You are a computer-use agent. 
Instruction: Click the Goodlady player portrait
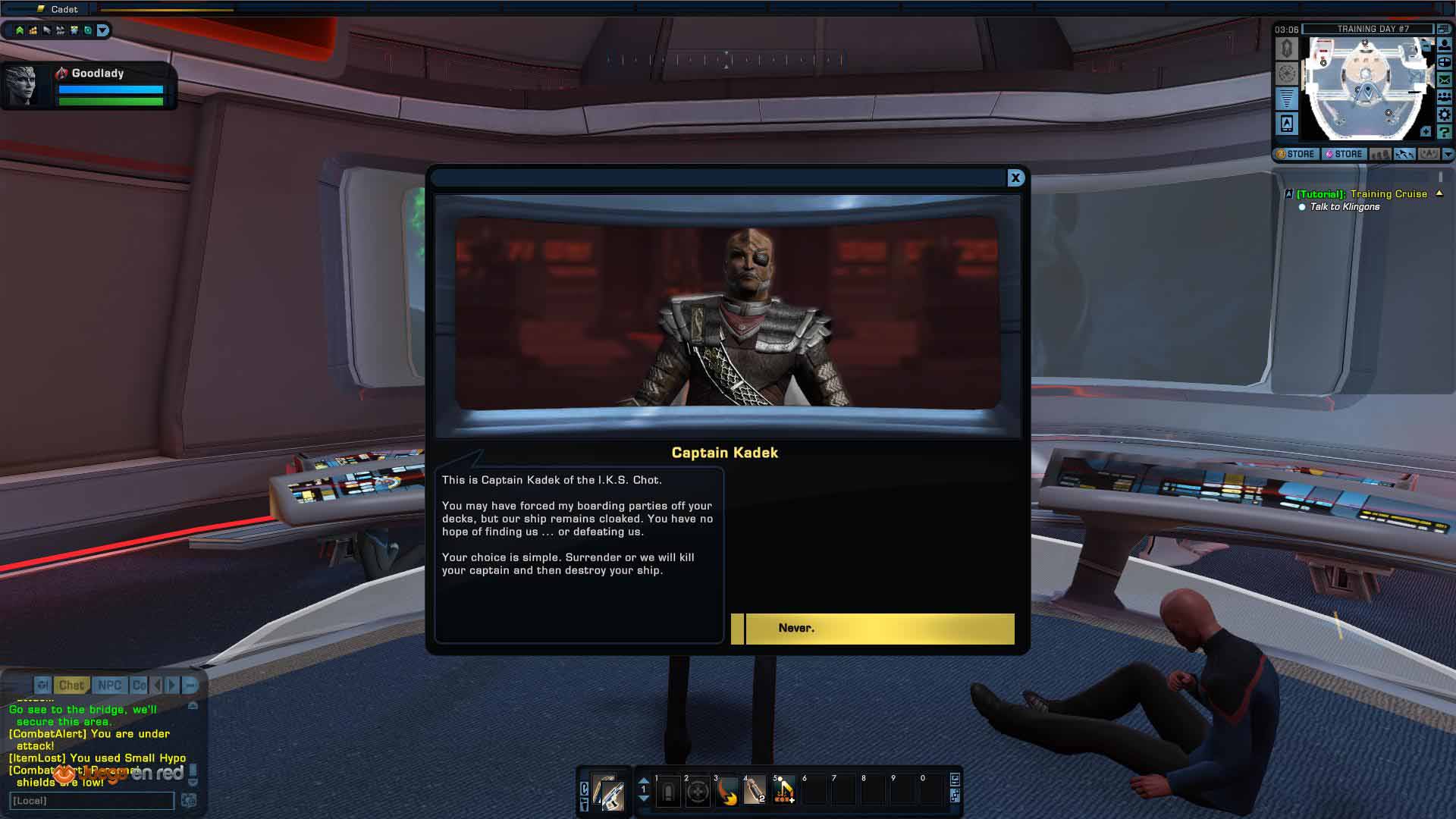(21, 86)
